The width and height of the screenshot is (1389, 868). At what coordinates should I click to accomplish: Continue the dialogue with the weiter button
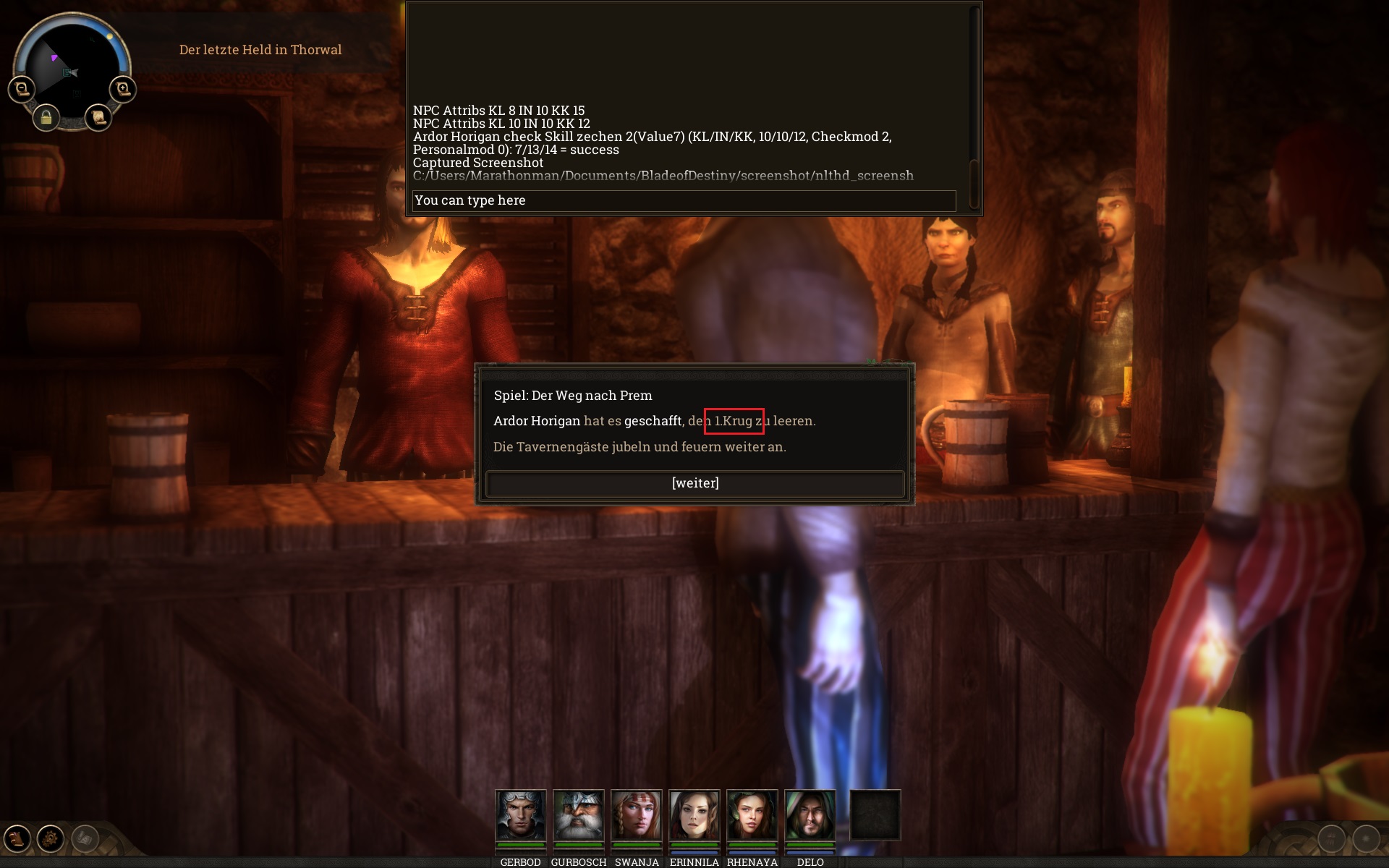point(694,483)
